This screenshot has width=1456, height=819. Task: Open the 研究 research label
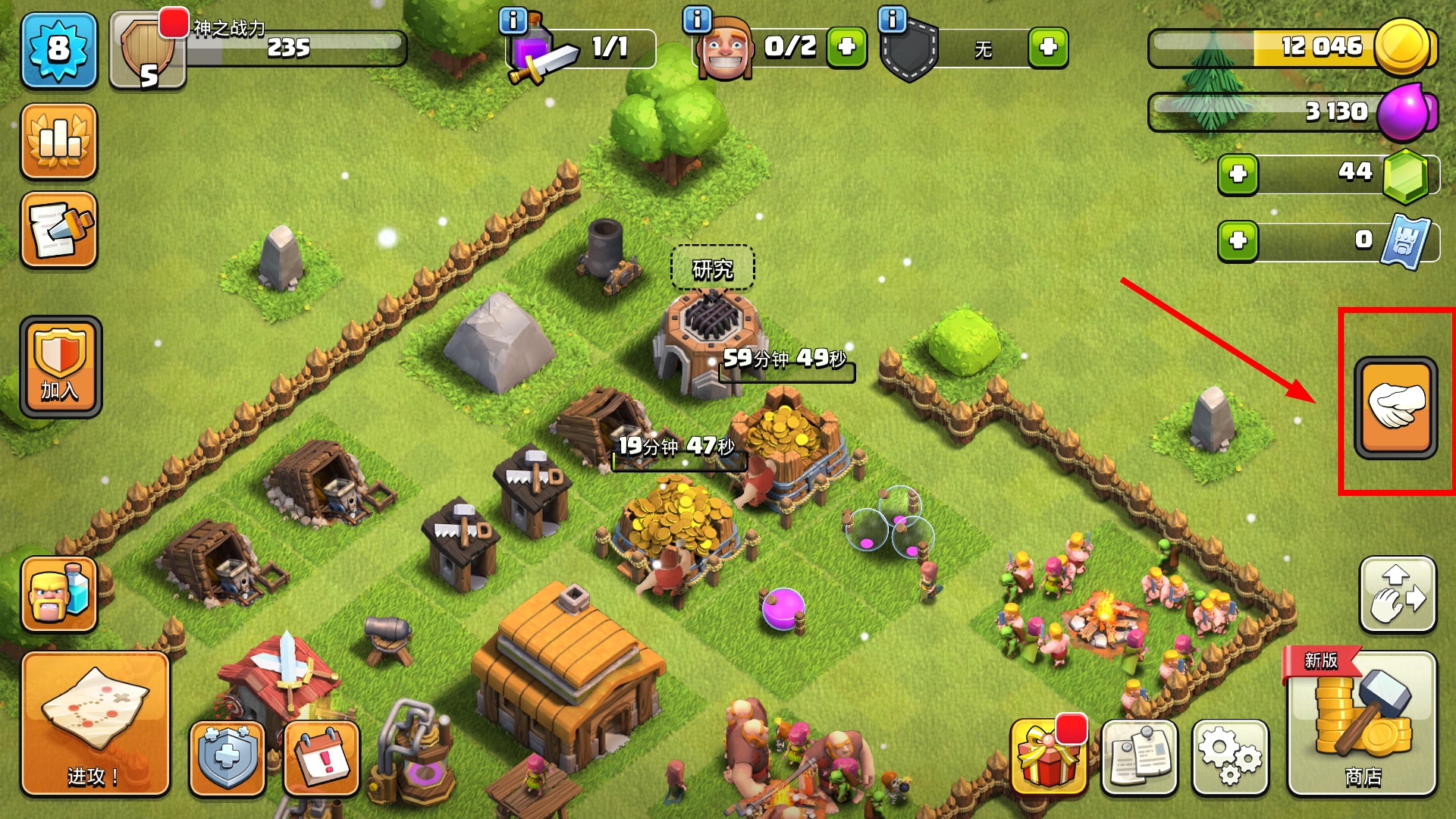coord(712,268)
